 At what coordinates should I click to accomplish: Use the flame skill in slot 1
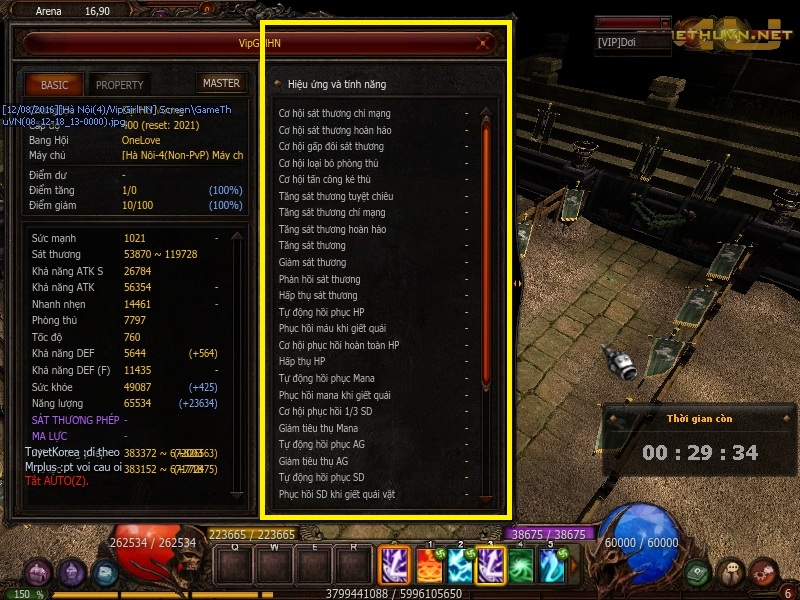[429, 566]
